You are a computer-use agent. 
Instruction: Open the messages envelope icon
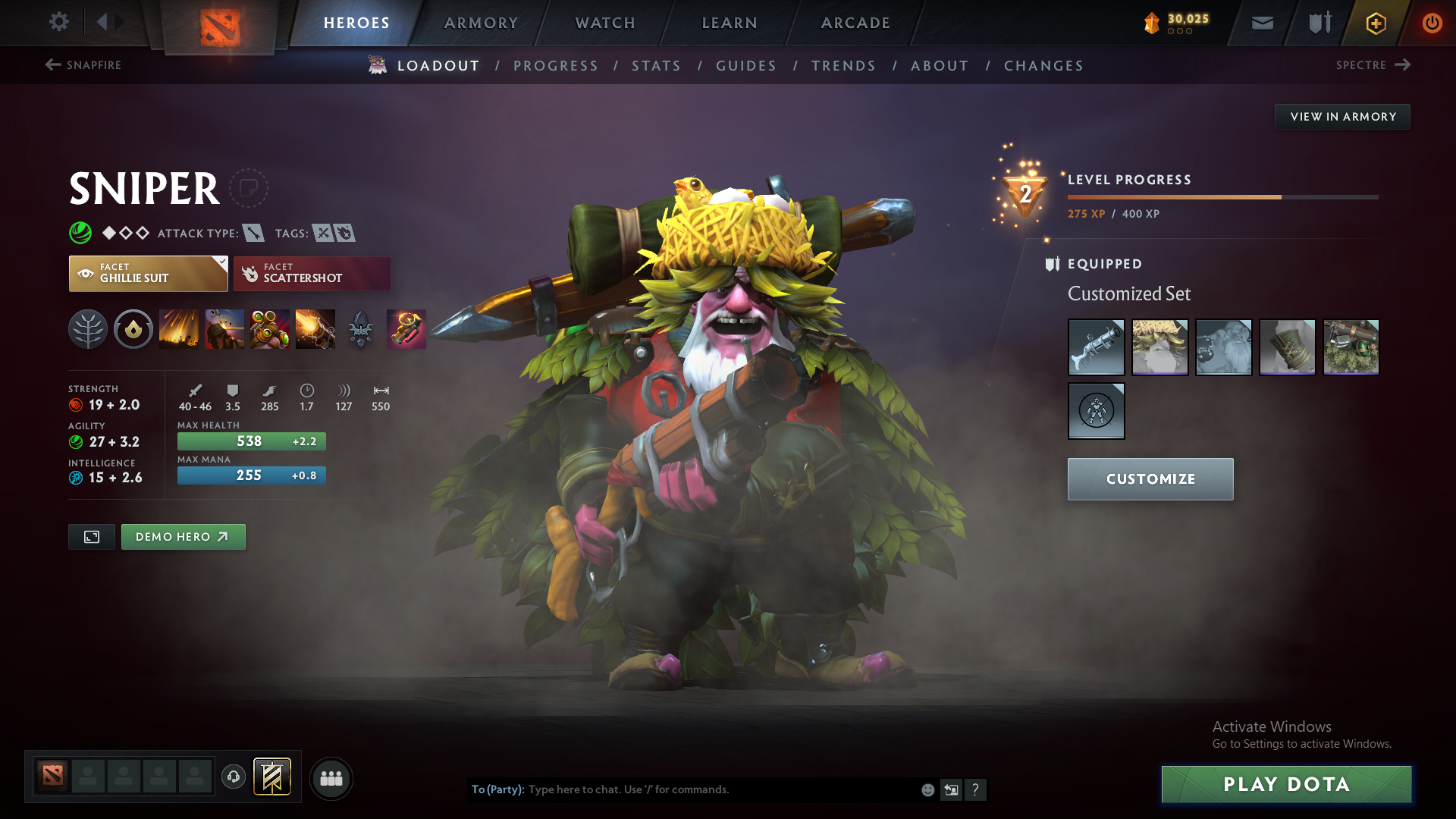tap(1261, 23)
